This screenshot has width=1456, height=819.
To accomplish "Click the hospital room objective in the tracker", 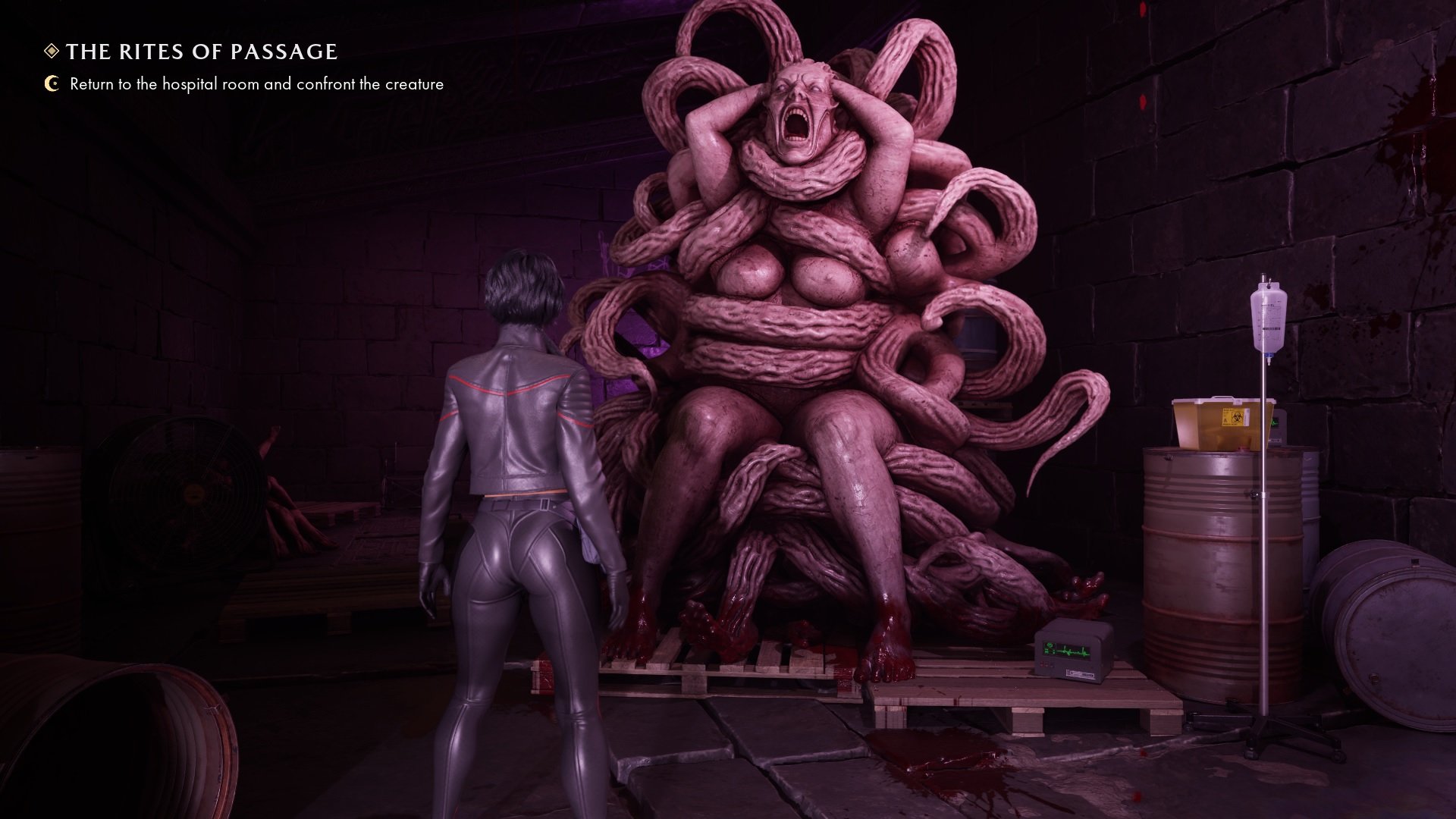I will (x=256, y=84).
